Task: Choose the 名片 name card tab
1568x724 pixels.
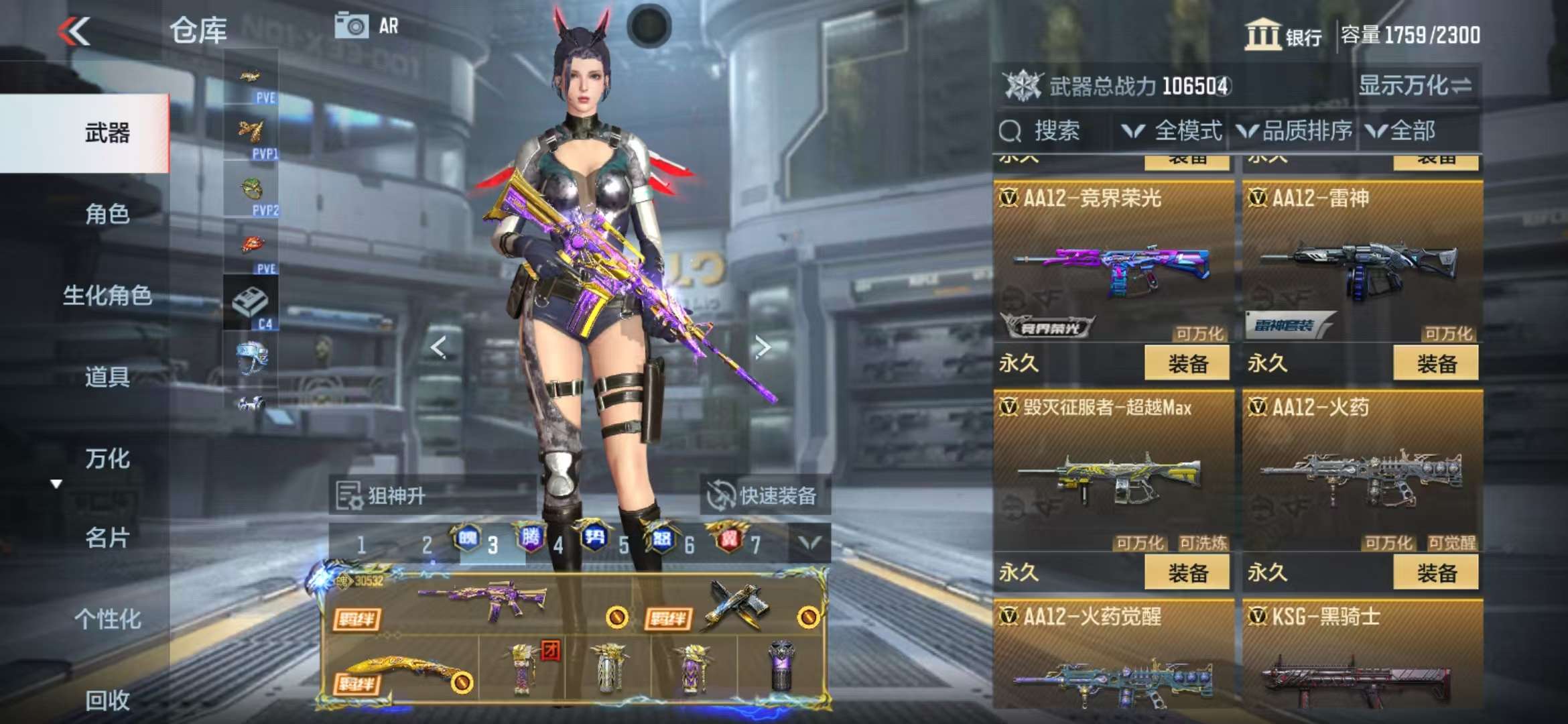Action: point(107,538)
